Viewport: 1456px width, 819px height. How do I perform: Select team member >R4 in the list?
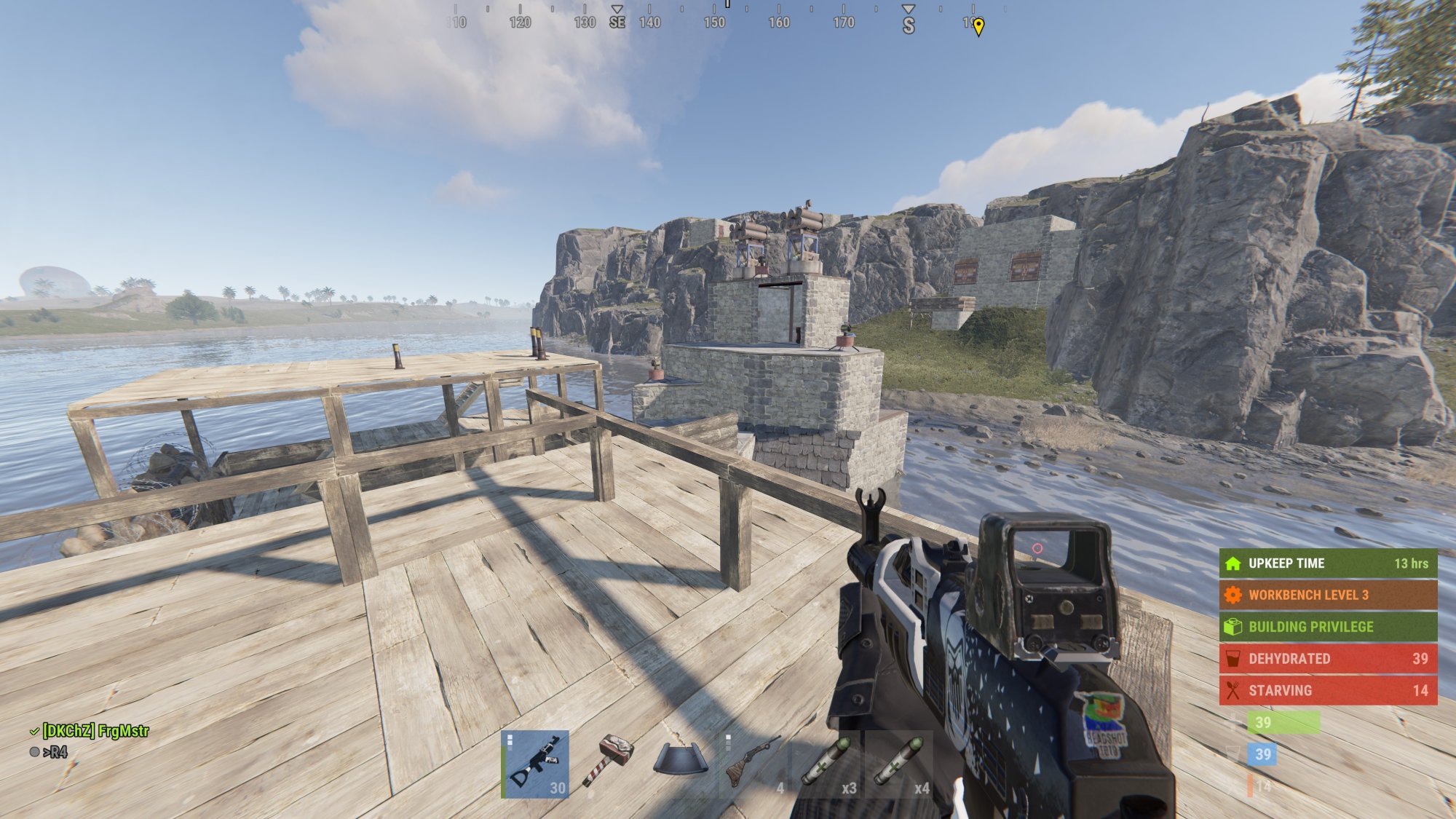pyautogui.click(x=55, y=752)
